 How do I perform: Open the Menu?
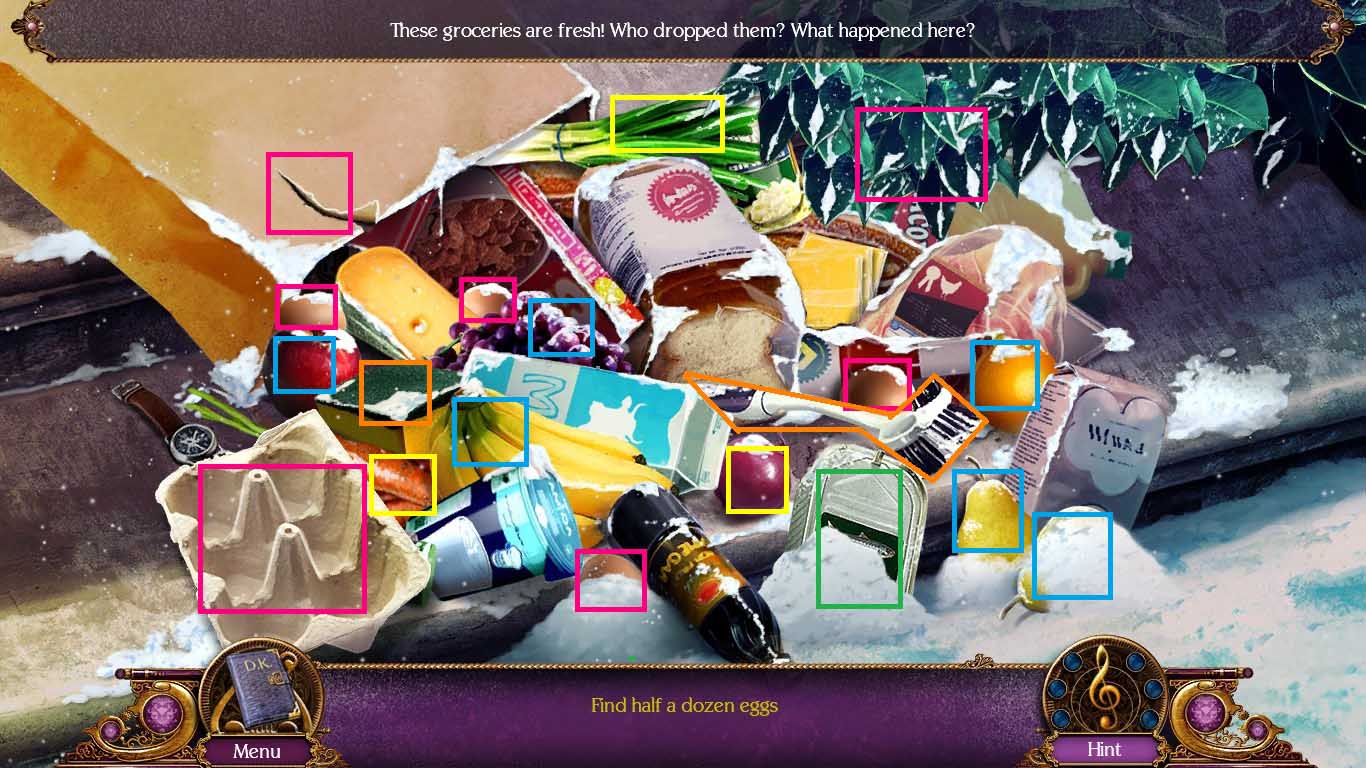[x=258, y=751]
